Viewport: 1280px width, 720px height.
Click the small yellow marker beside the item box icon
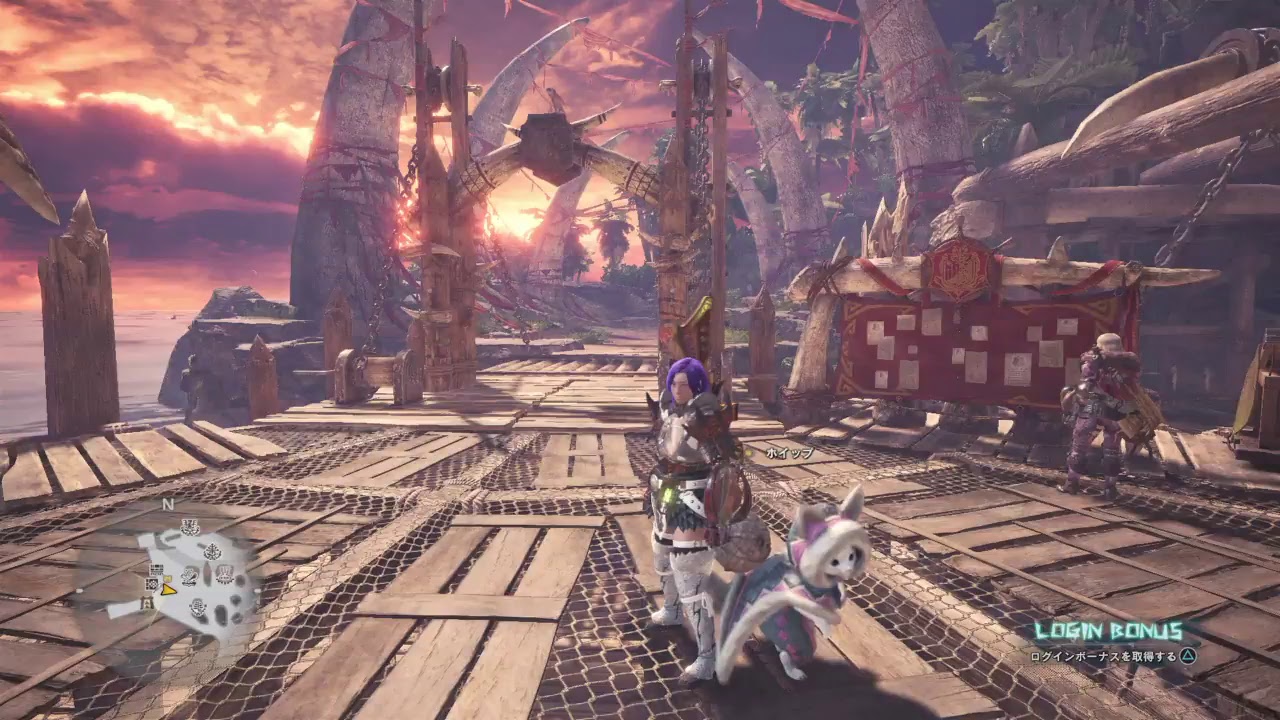point(168,577)
